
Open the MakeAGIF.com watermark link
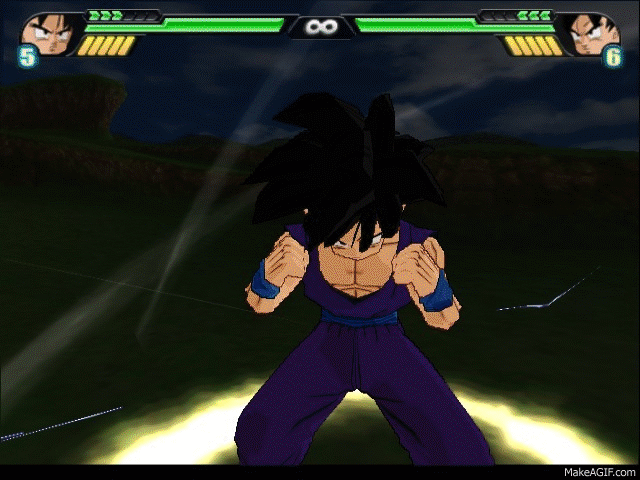pos(598,470)
